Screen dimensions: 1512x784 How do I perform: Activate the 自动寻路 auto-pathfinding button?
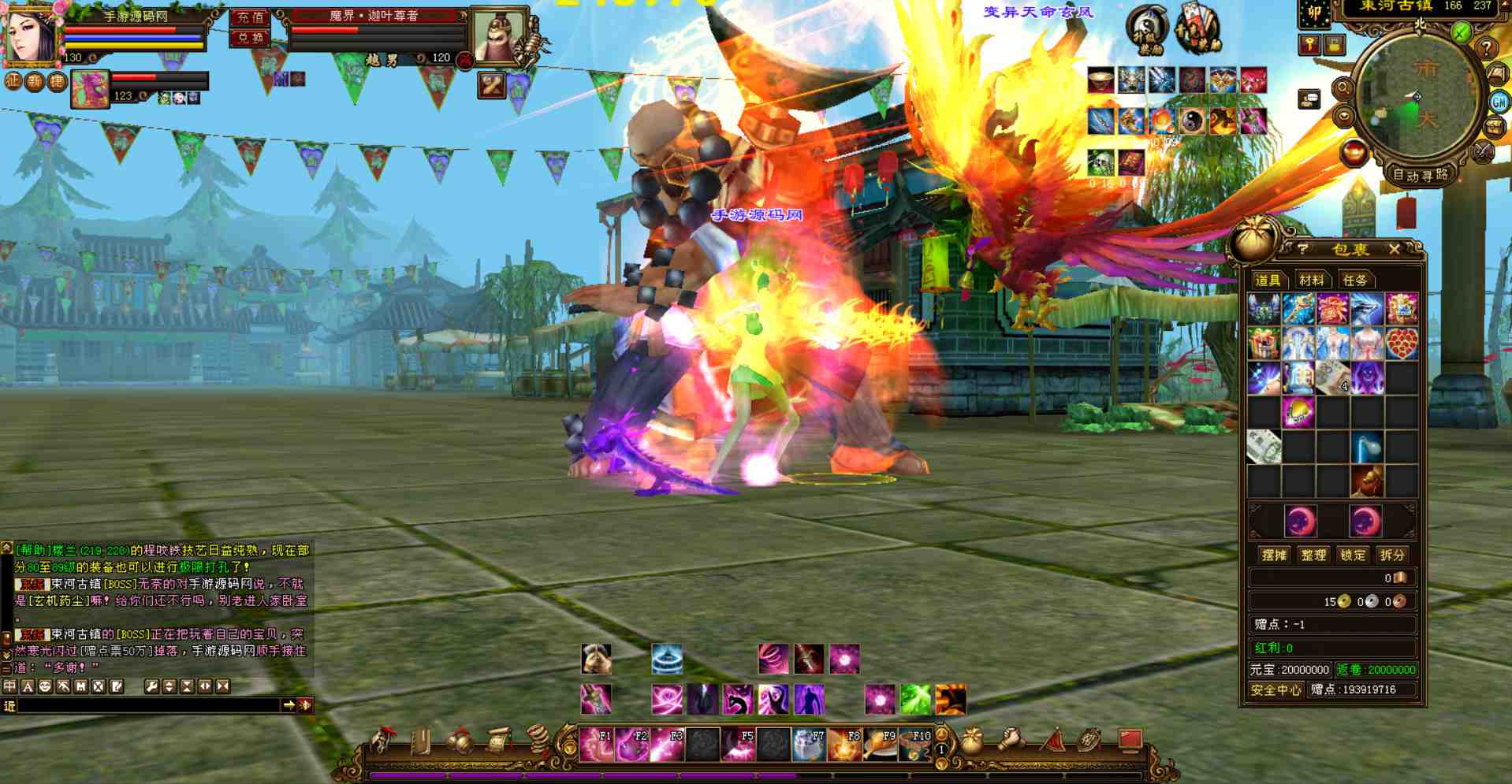pos(1420,175)
